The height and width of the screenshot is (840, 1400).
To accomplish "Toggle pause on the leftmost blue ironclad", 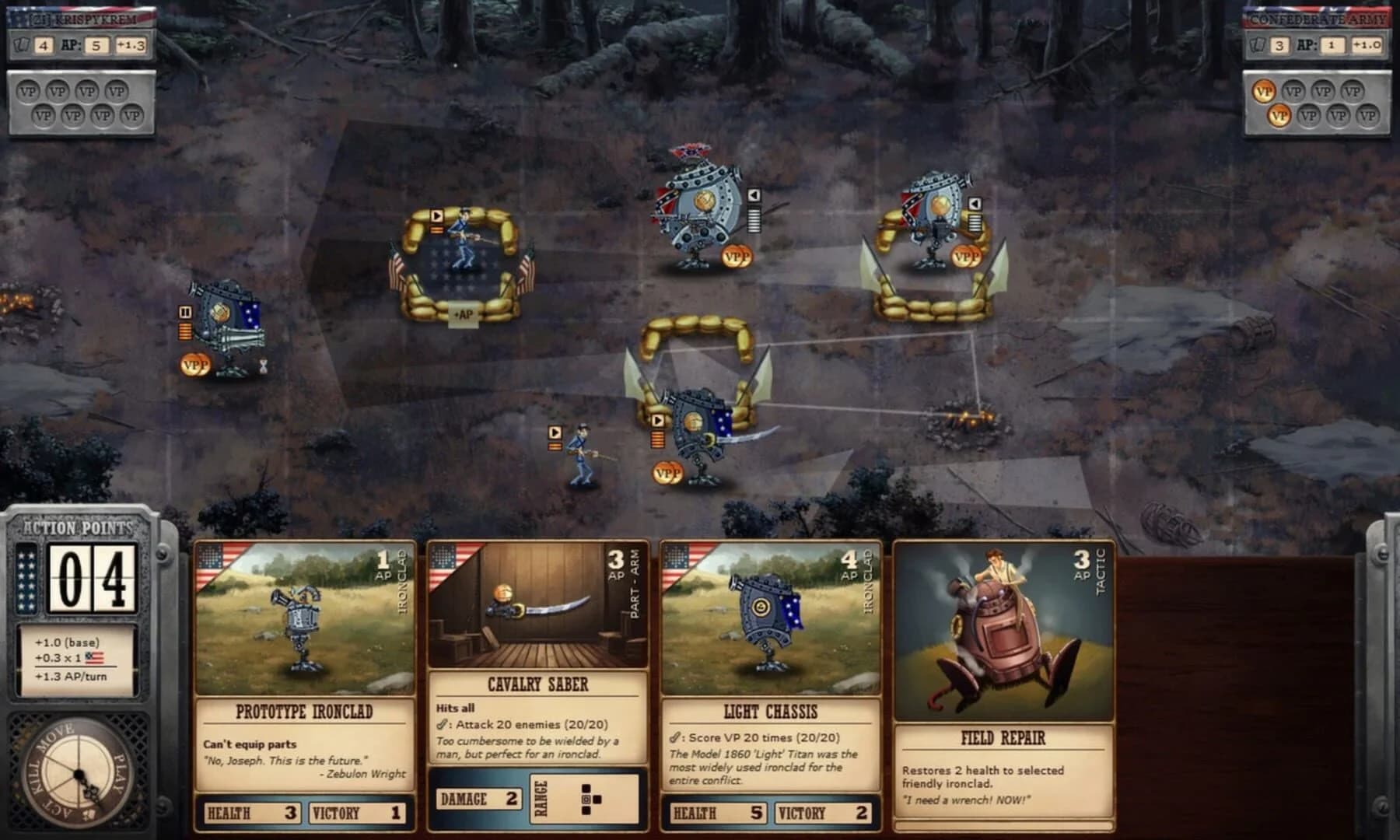I will pos(185,311).
